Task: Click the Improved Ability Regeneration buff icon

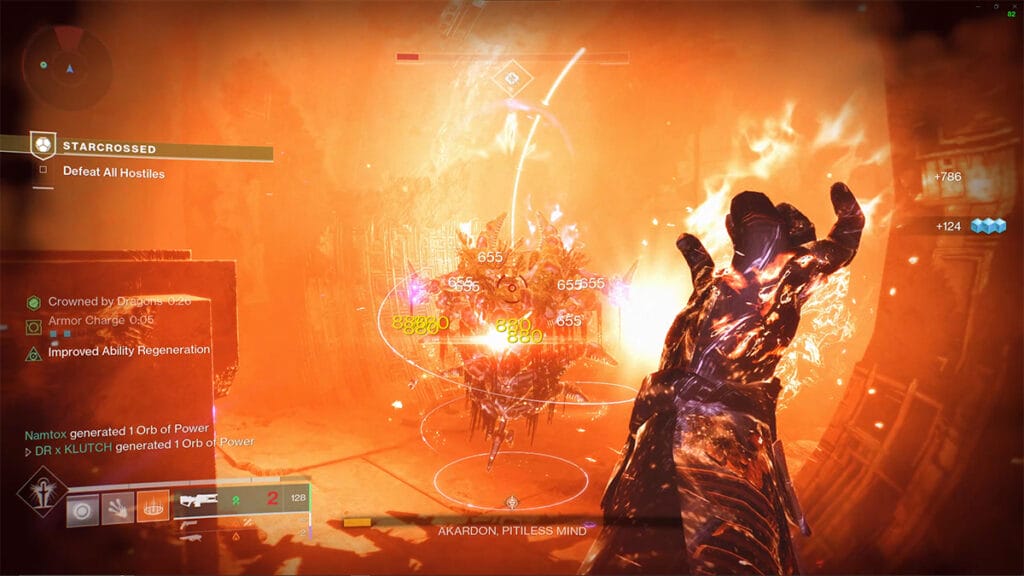Action: [33, 352]
